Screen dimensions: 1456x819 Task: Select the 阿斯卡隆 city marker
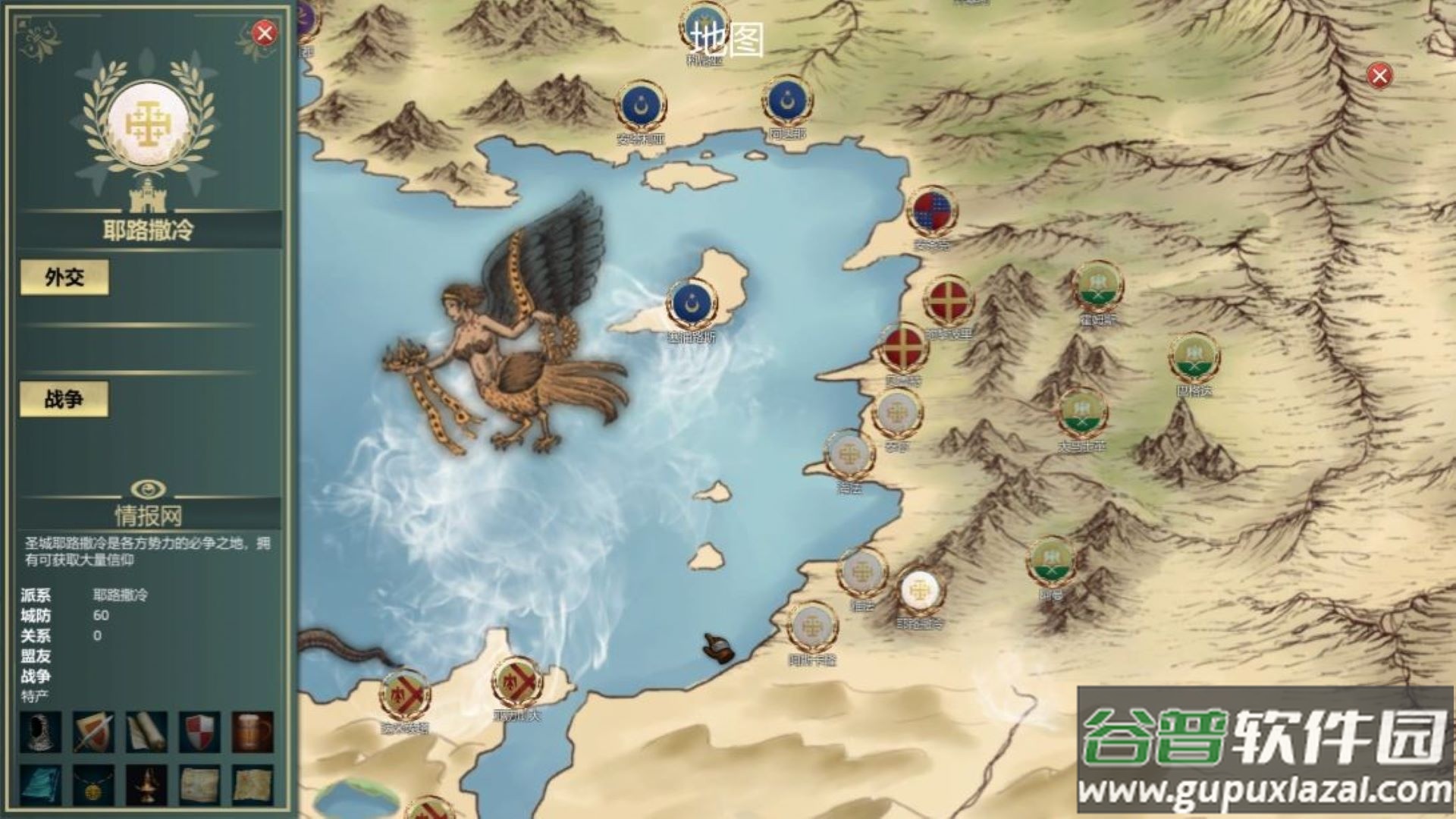pyautogui.click(x=812, y=628)
